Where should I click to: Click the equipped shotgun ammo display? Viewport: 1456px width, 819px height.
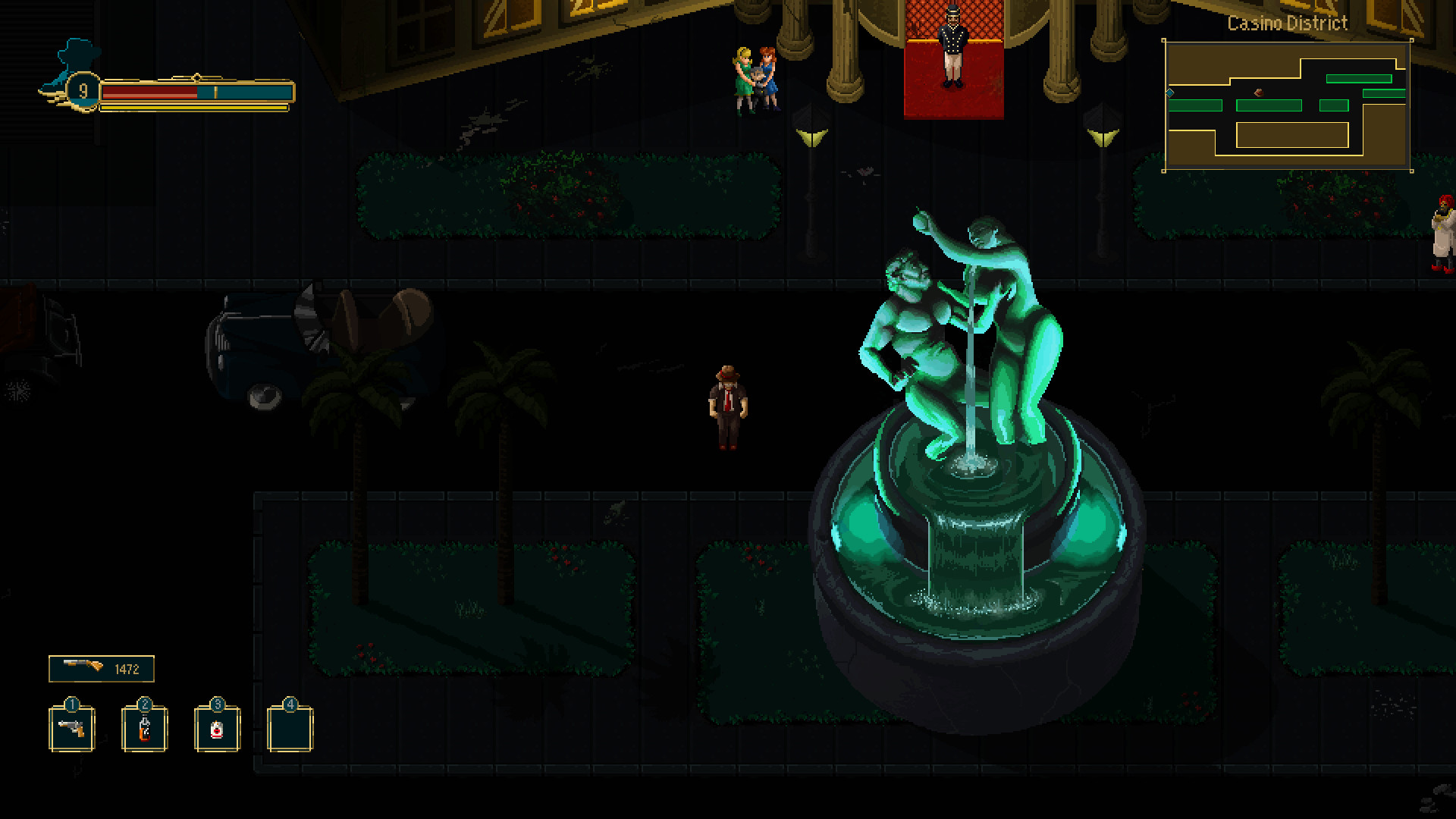coord(102,668)
